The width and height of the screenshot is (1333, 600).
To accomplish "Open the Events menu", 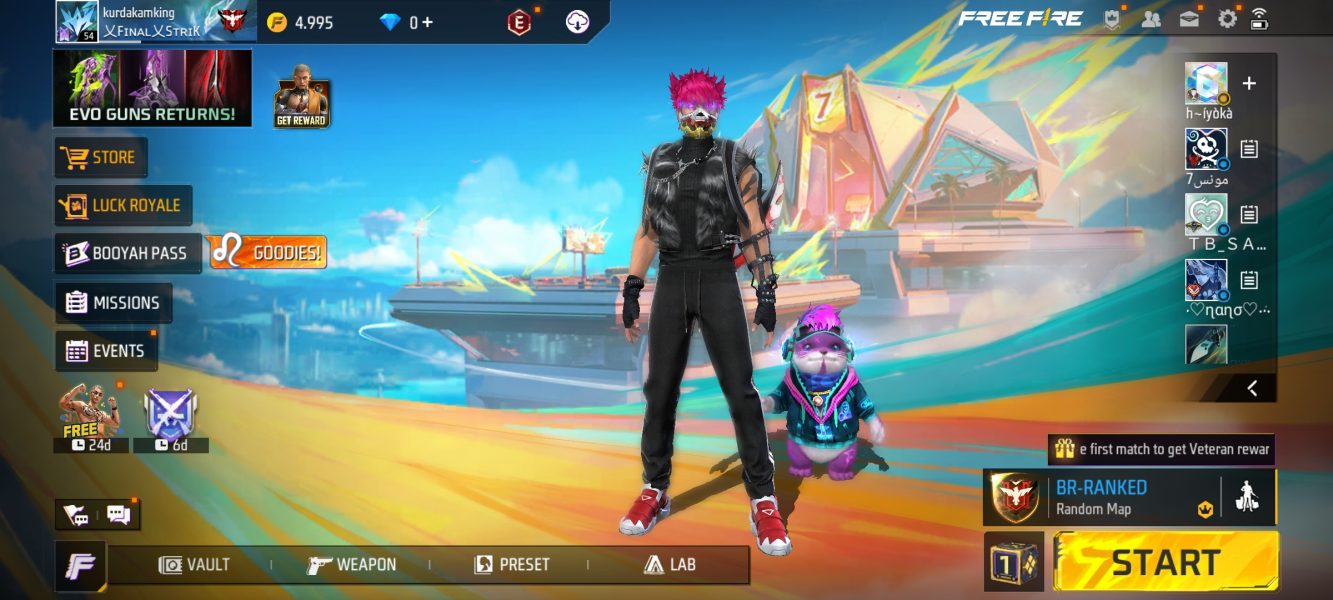I will (x=106, y=351).
